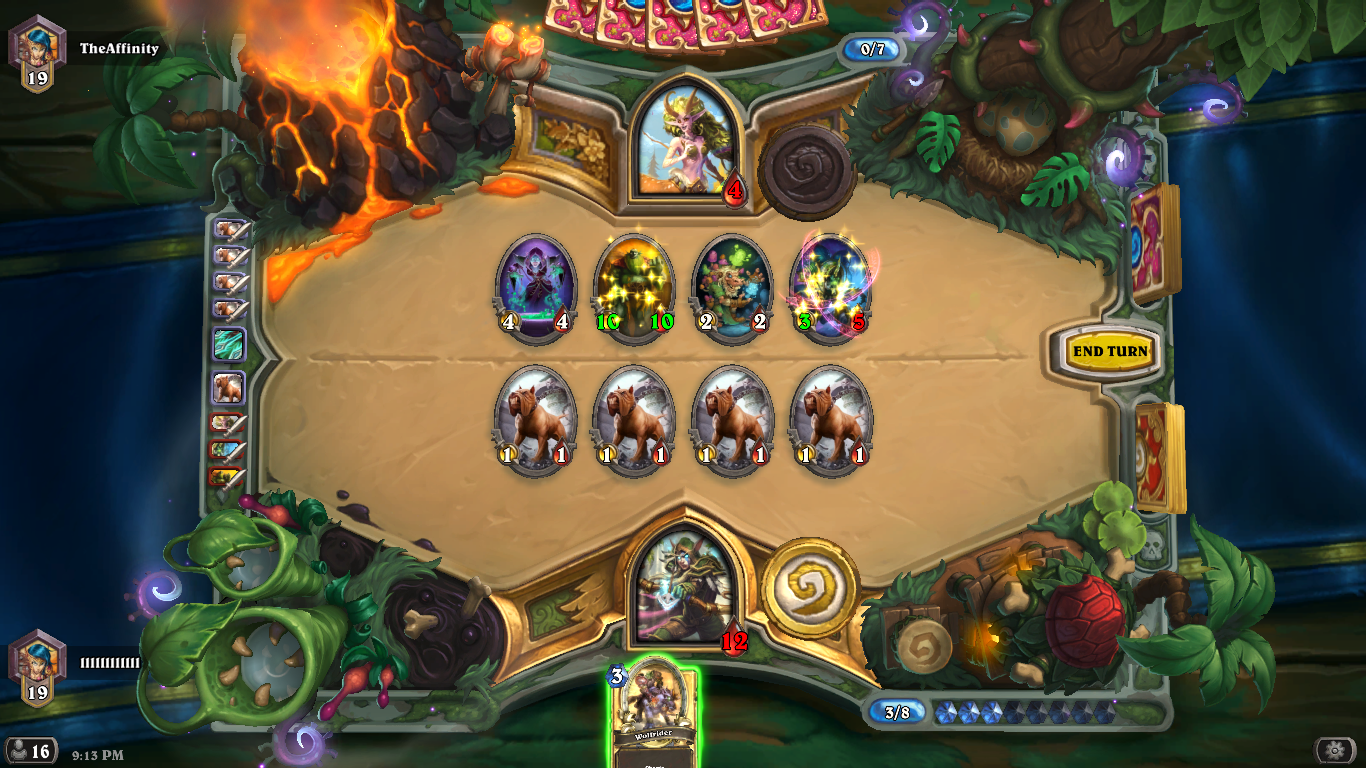Select your hero portrait with 12 health

click(685, 587)
